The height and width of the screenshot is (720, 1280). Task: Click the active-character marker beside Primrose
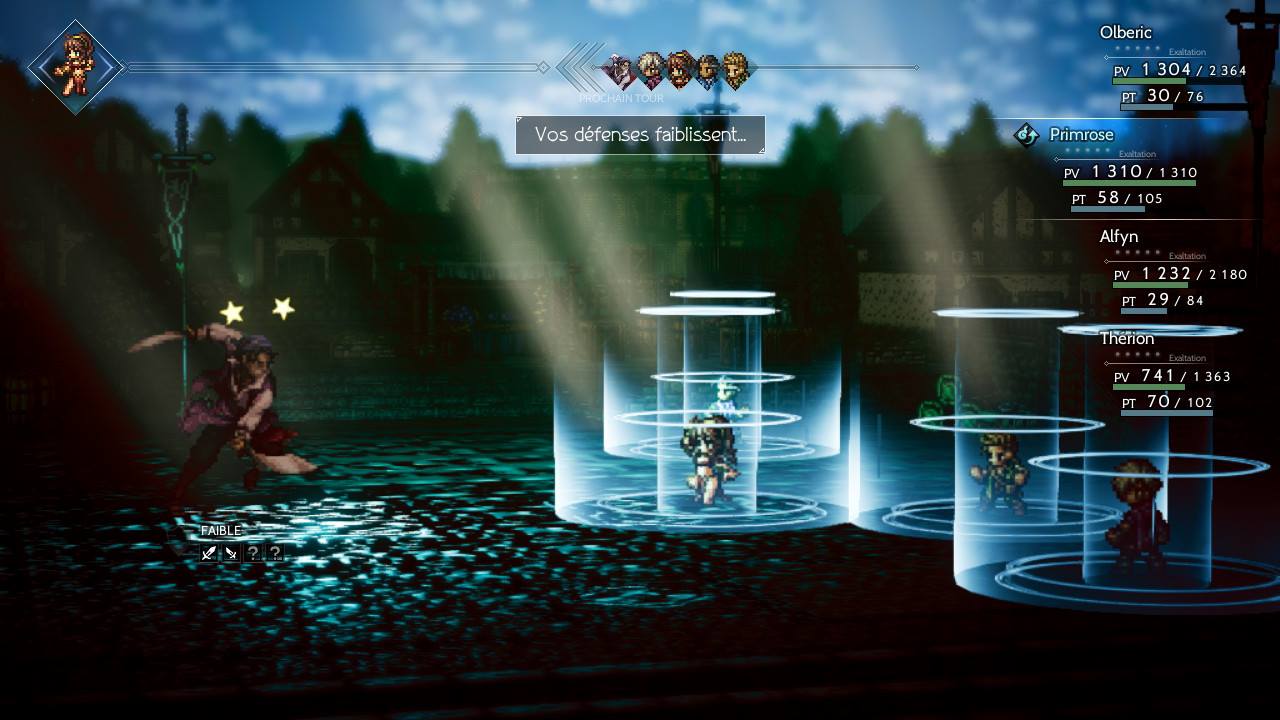point(1026,135)
